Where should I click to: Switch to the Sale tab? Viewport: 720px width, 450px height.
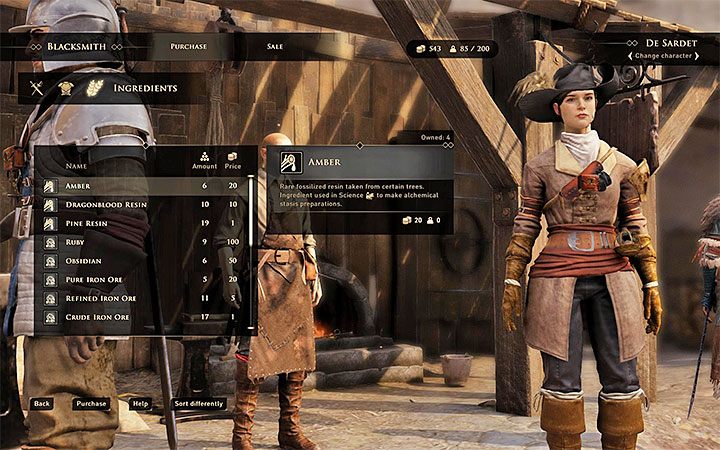[x=275, y=46]
